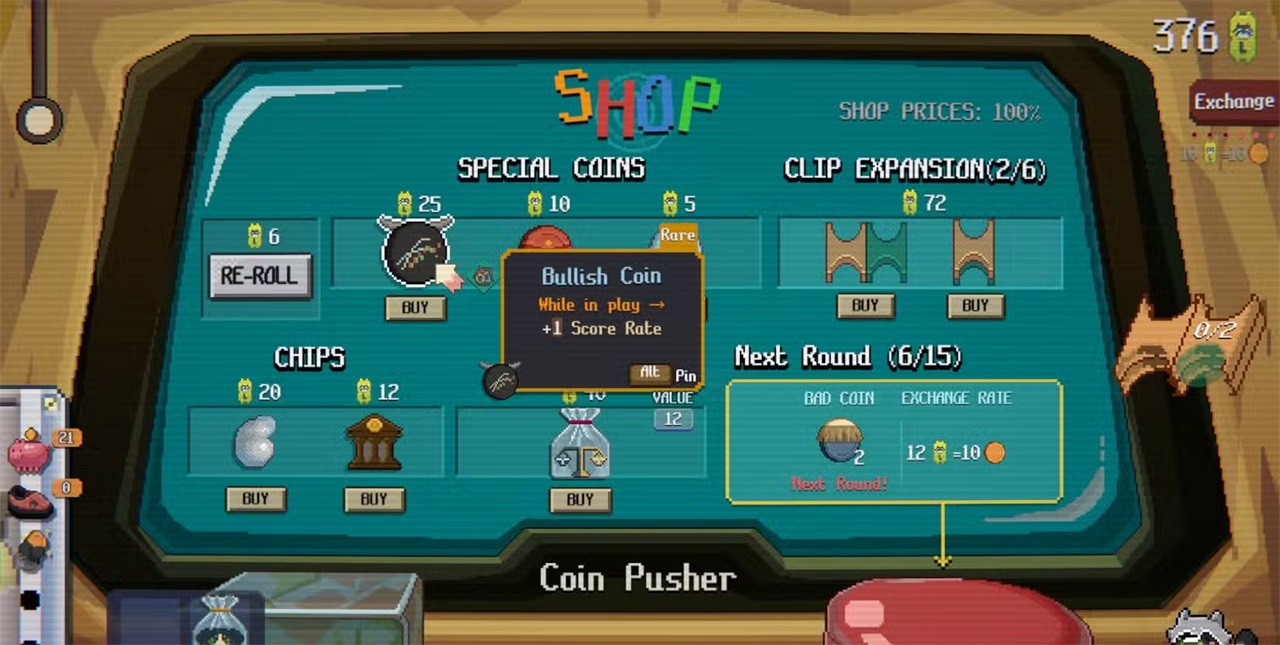Screen dimensions: 1280x645
Task: Click the red sneaker chip
Action: pyautogui.click(x=29, y=500)
